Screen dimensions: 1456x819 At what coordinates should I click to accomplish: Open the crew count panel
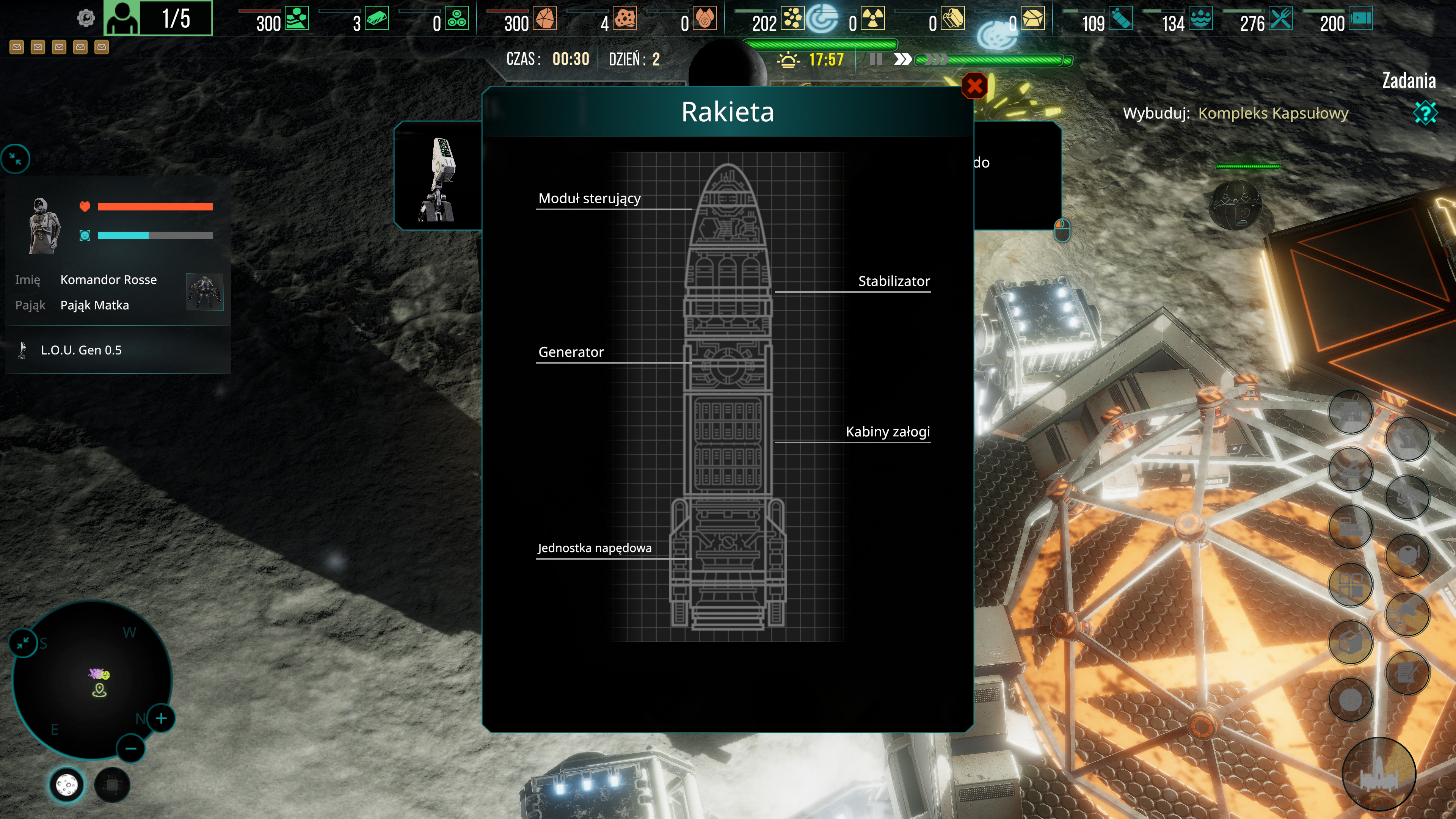(158, 18)
